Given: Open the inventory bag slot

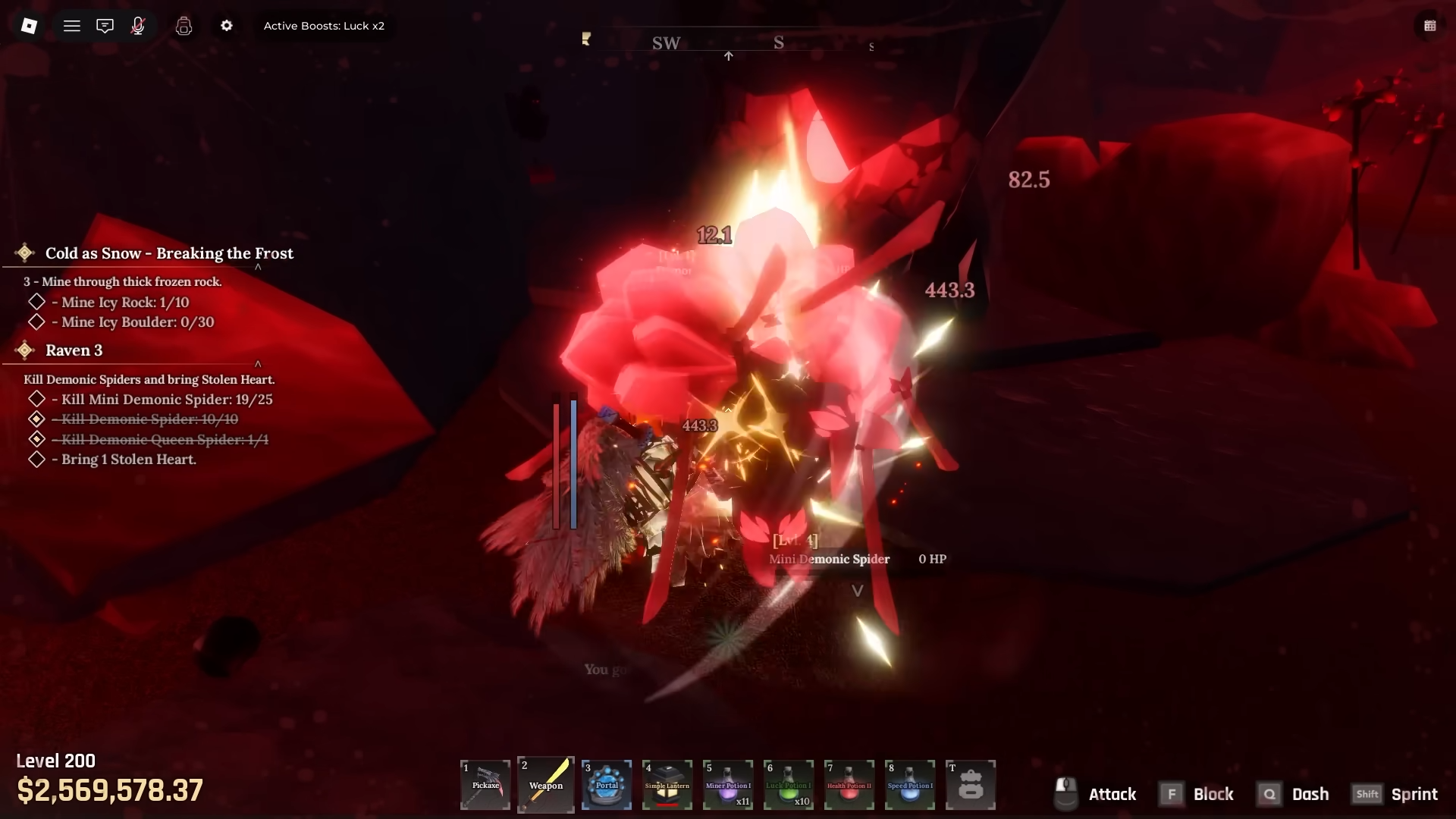Looking at the screenshot, I should coord(971,785).
